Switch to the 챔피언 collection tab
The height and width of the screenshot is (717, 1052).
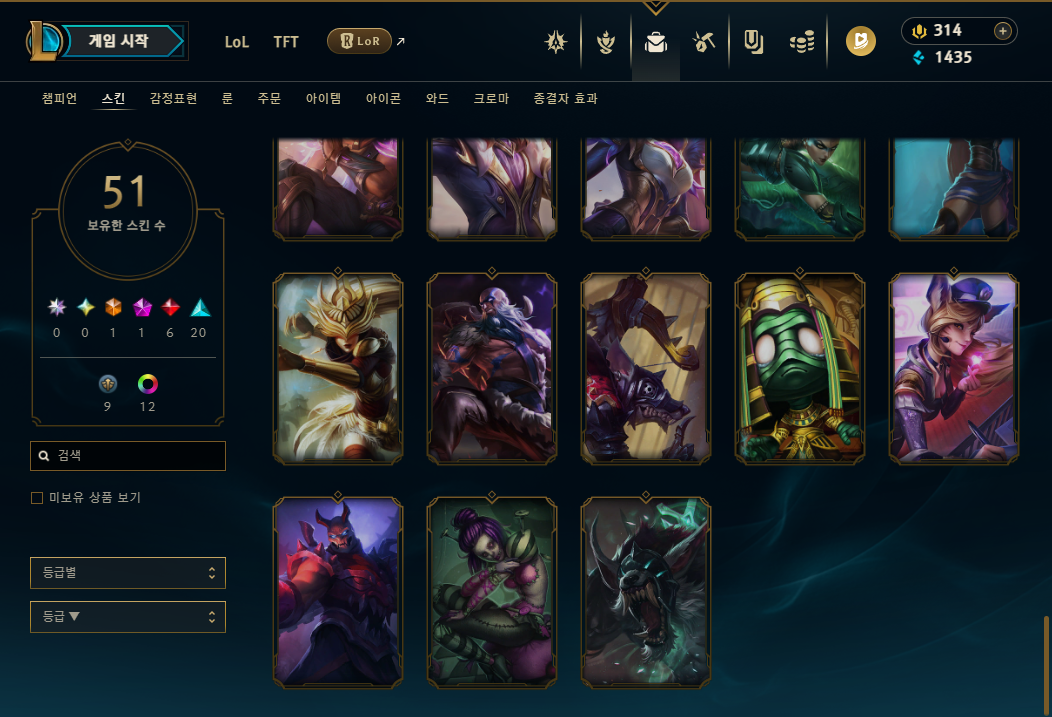pos(59,99)
